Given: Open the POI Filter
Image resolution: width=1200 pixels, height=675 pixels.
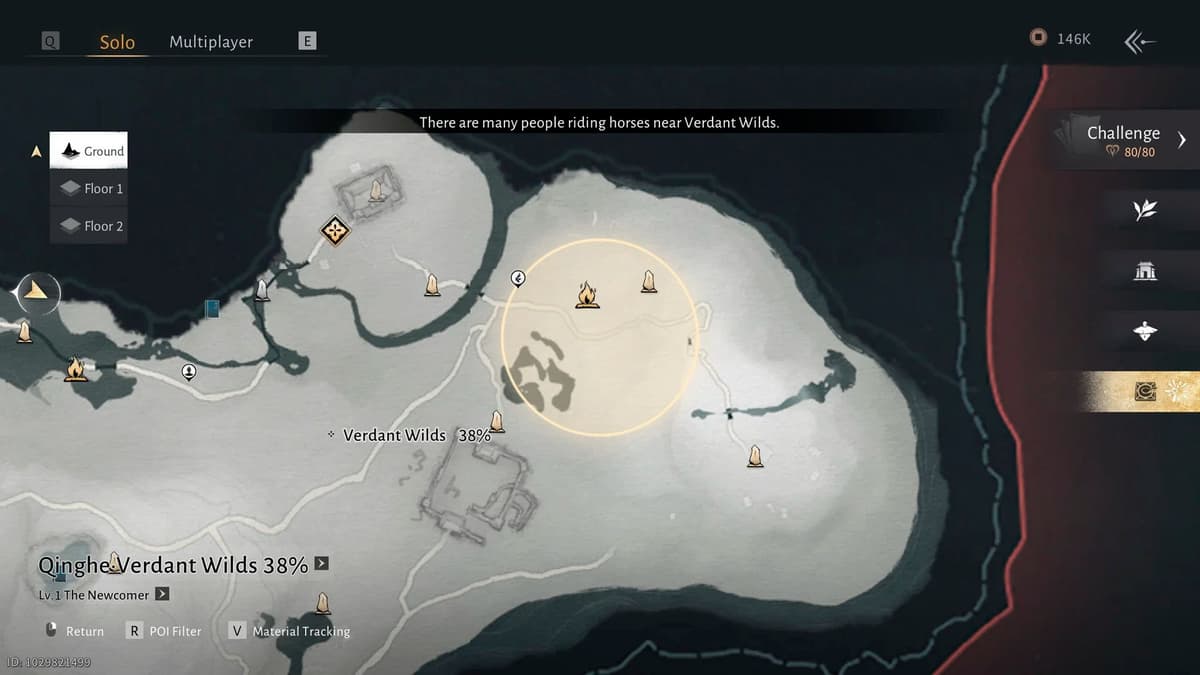Looking at the screenshot, I should pos(165,631).
